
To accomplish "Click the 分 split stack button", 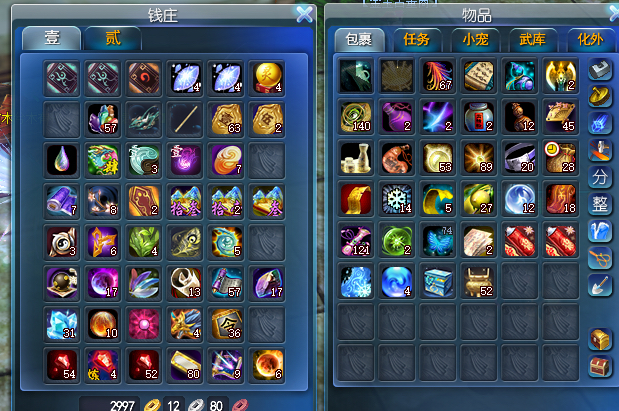I will pyautogui.click(x=600, y=177).
